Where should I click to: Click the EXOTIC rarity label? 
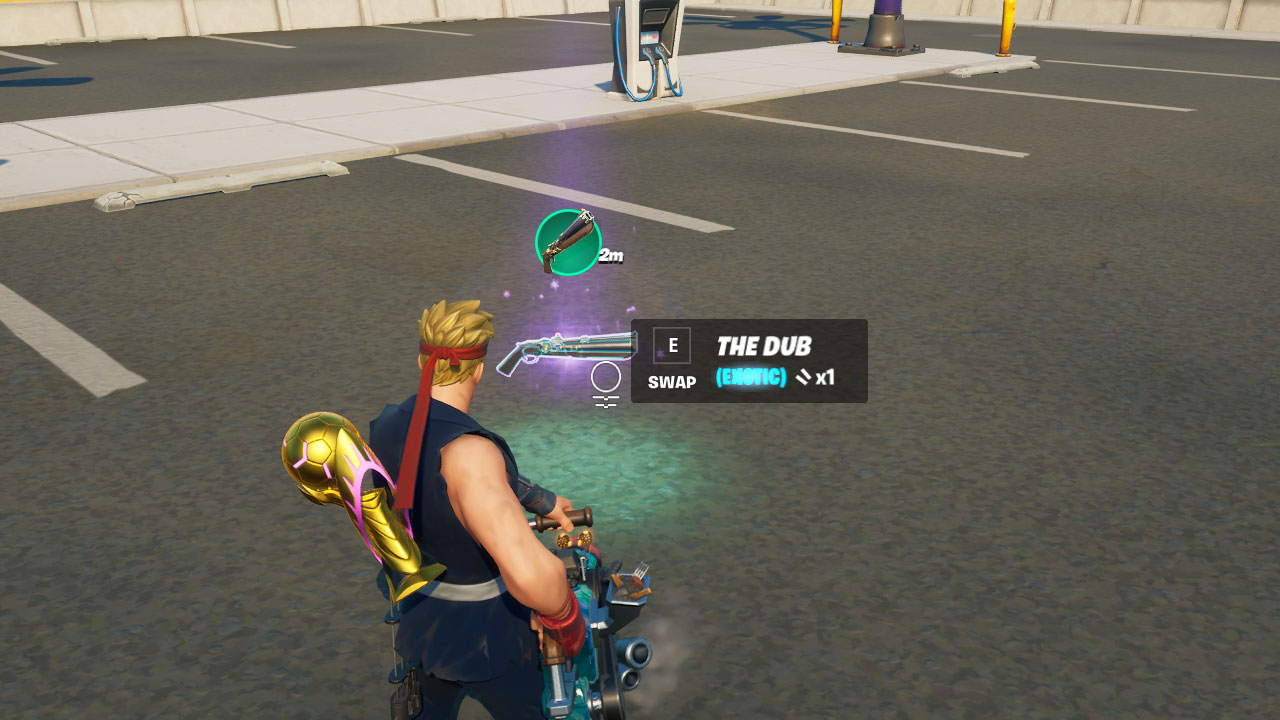(752, 379)
